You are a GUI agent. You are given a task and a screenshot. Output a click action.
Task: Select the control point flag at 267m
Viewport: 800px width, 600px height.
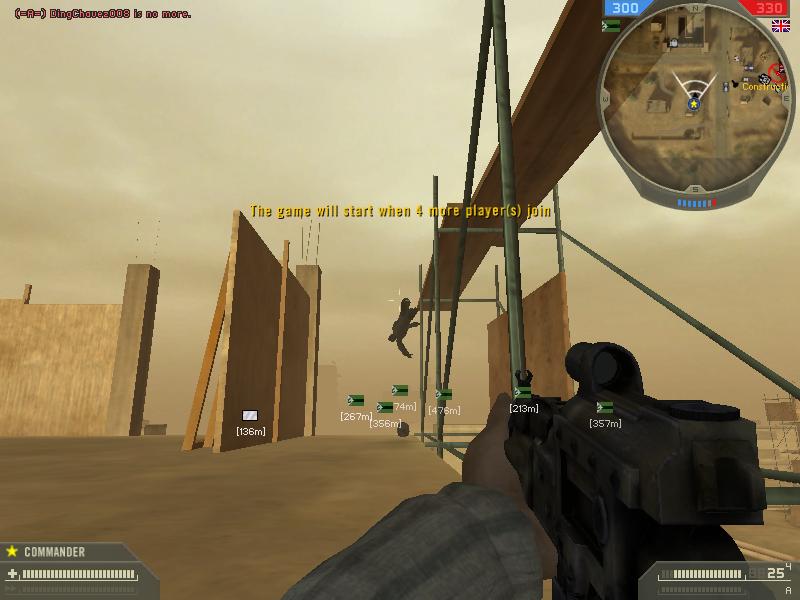(355, 400)
